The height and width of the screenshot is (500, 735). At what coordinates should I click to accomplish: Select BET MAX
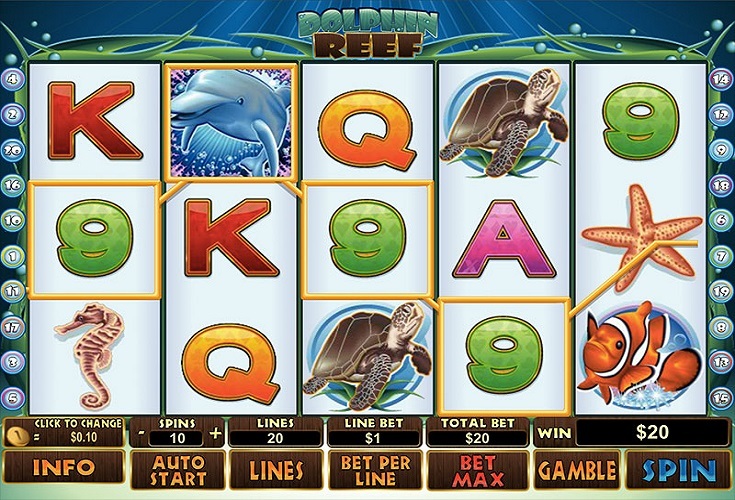[477, 468]
